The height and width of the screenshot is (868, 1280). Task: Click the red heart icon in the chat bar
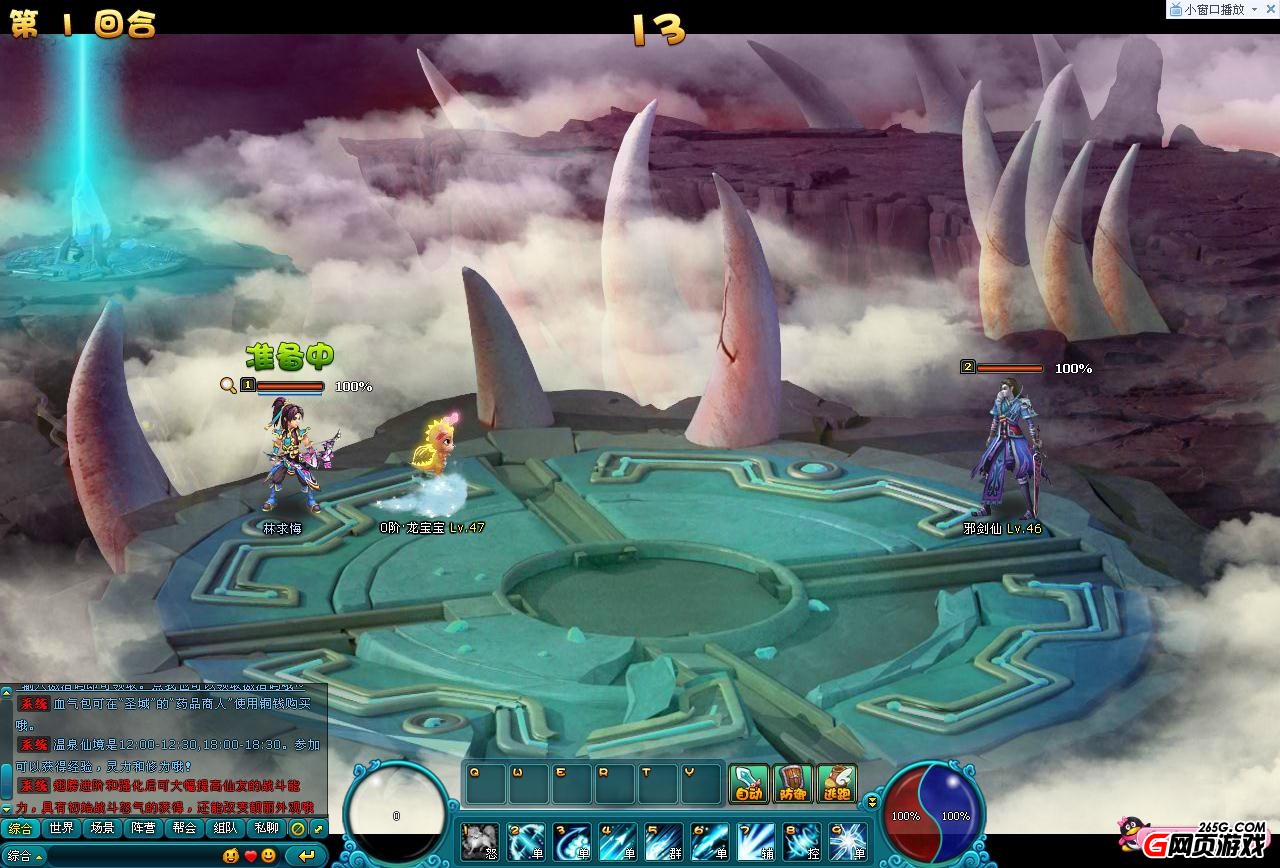[250, 856]
